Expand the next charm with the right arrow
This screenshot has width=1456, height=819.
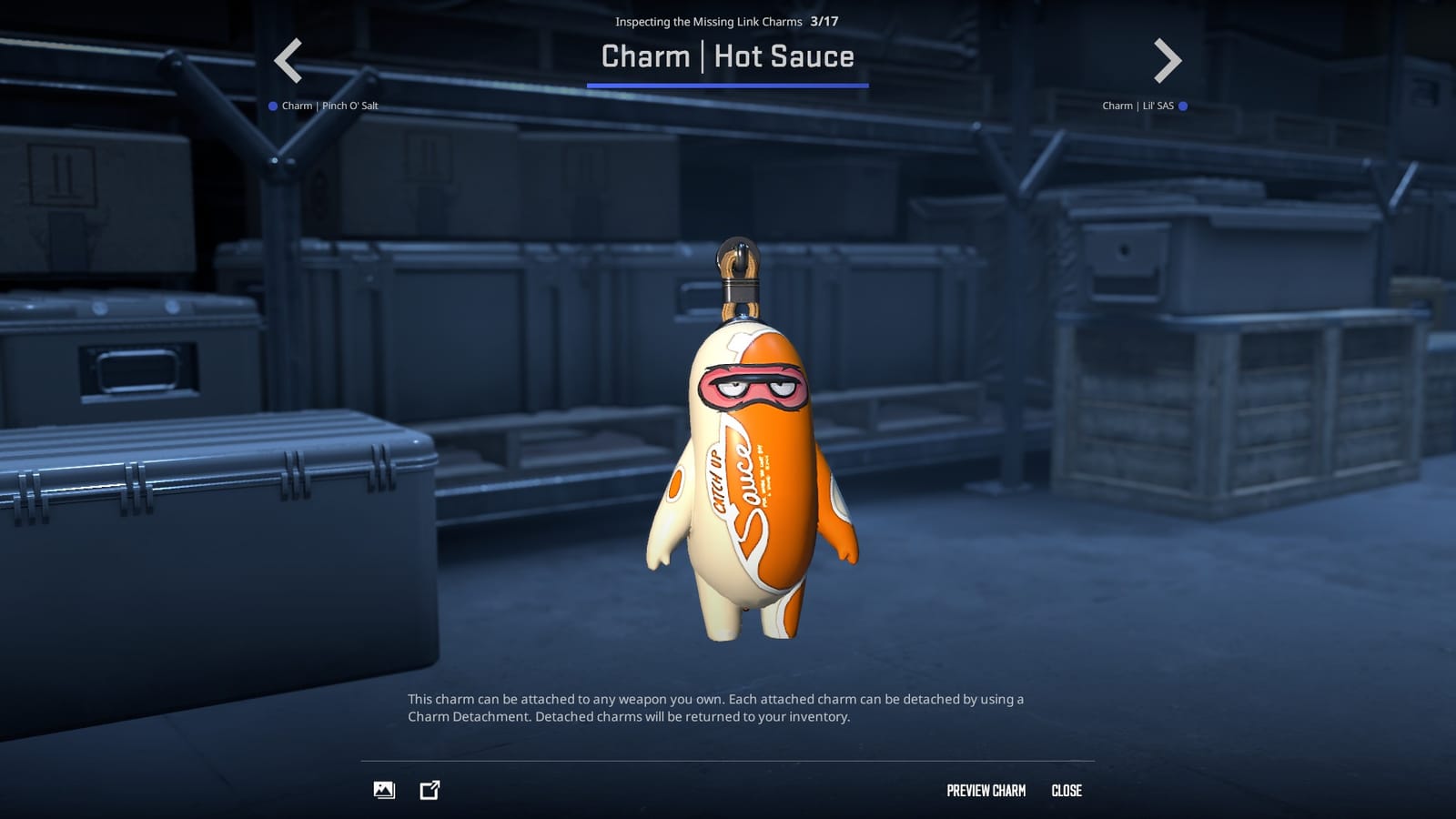[x=1168, y=60]
